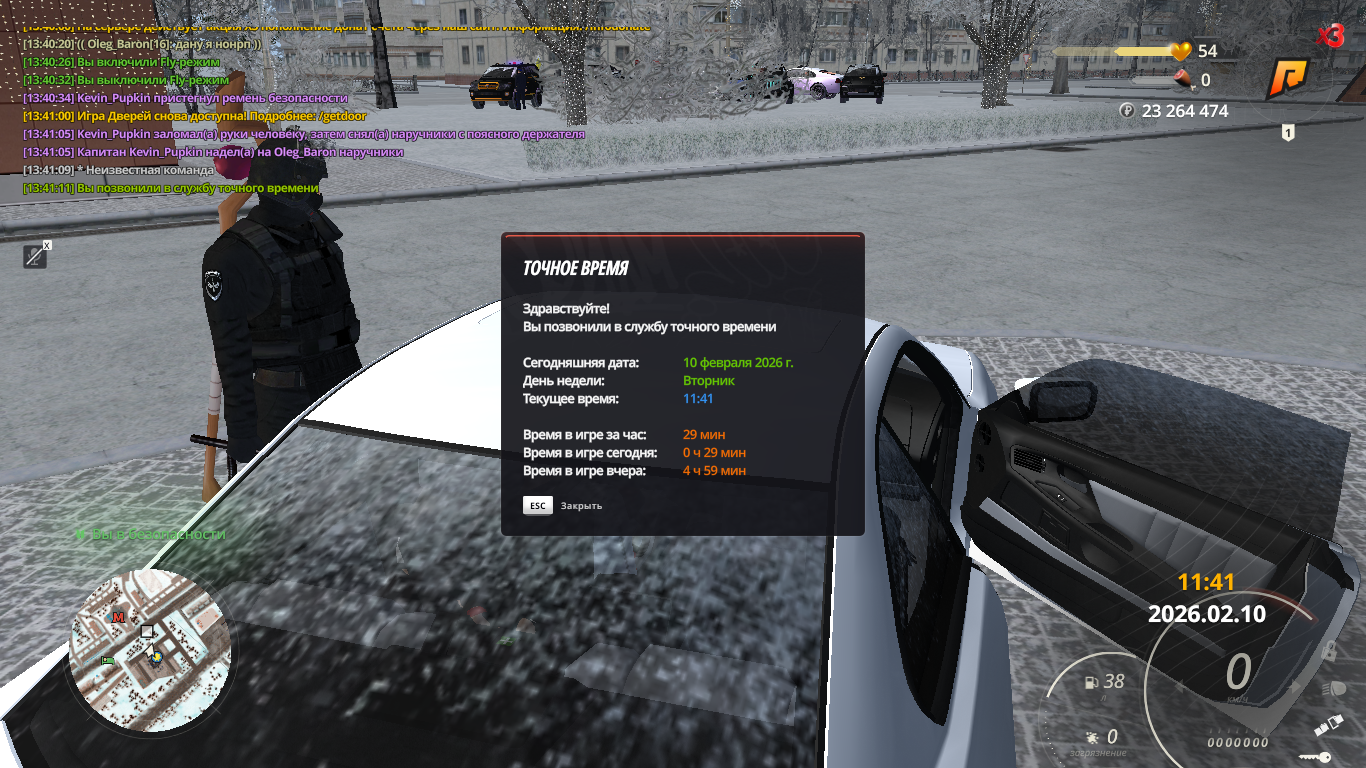Toggle the vehicle door lock icon
Image resolution: width=1366 pixels, height=768 pixels.
coord(1329,651)
